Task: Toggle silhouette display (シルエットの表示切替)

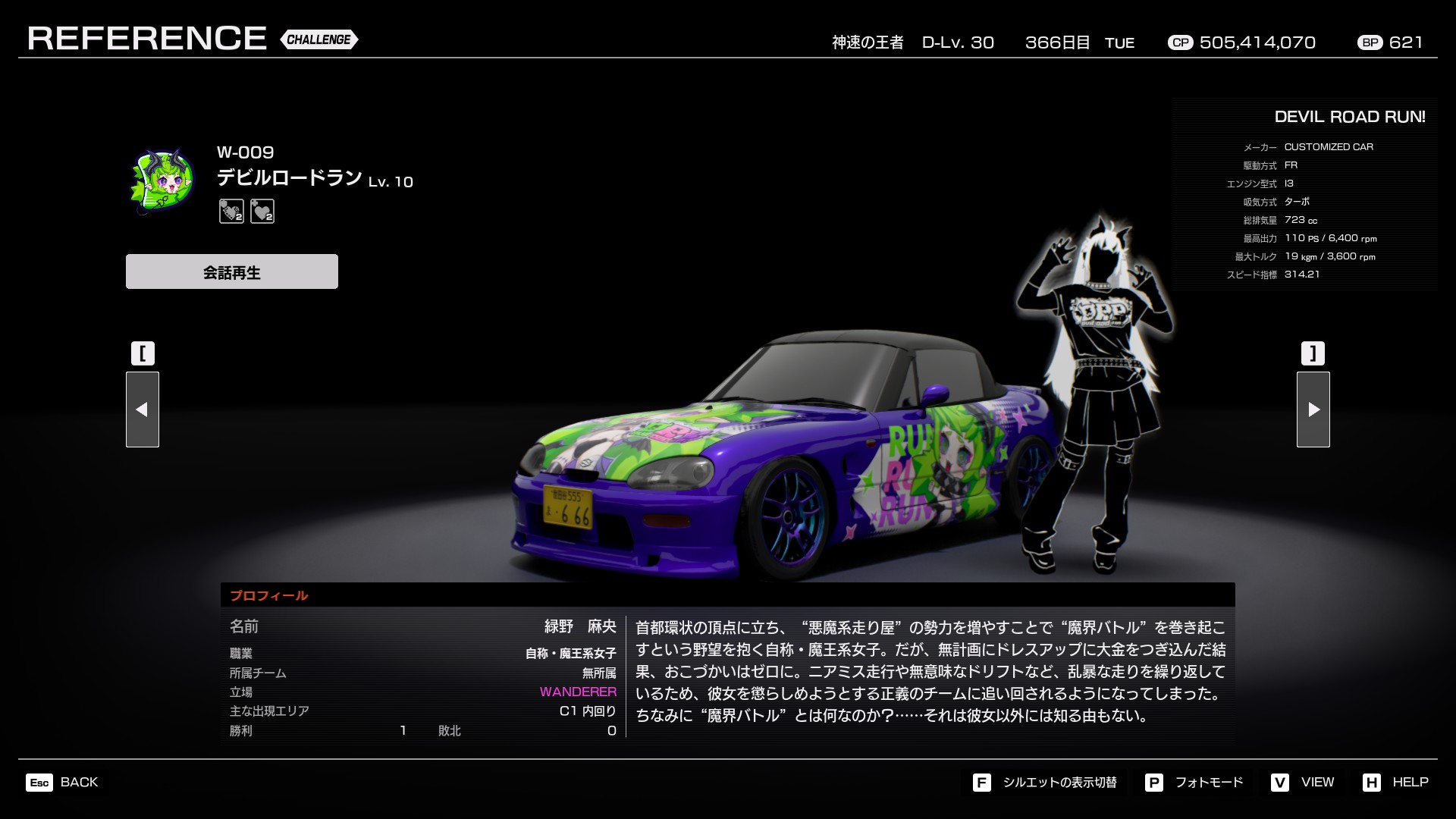Action: pyautogui.click(x=1046, y=783)
